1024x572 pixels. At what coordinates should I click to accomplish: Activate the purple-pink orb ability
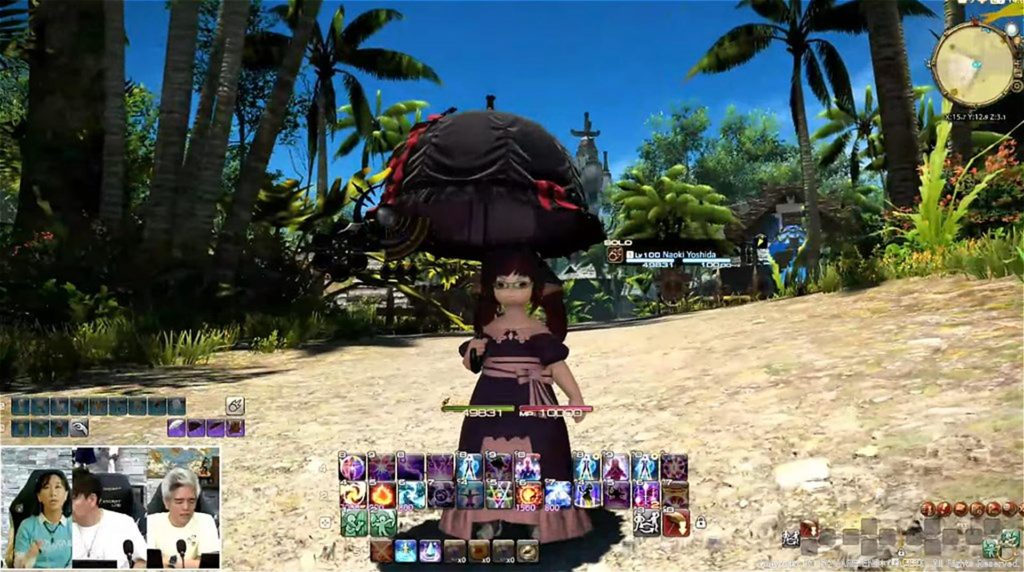click(352, 466)
